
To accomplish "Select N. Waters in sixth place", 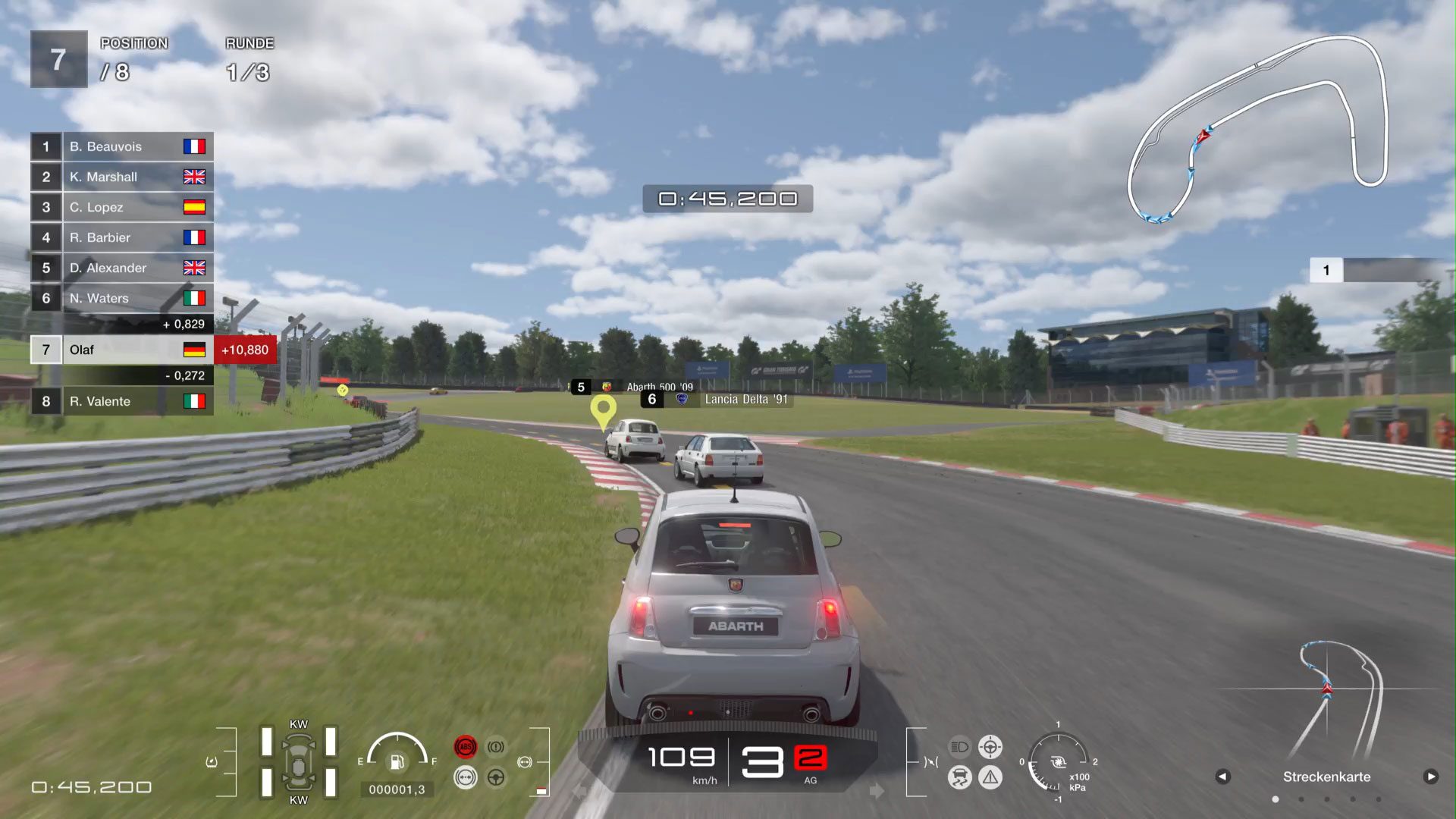I will 121,298.
